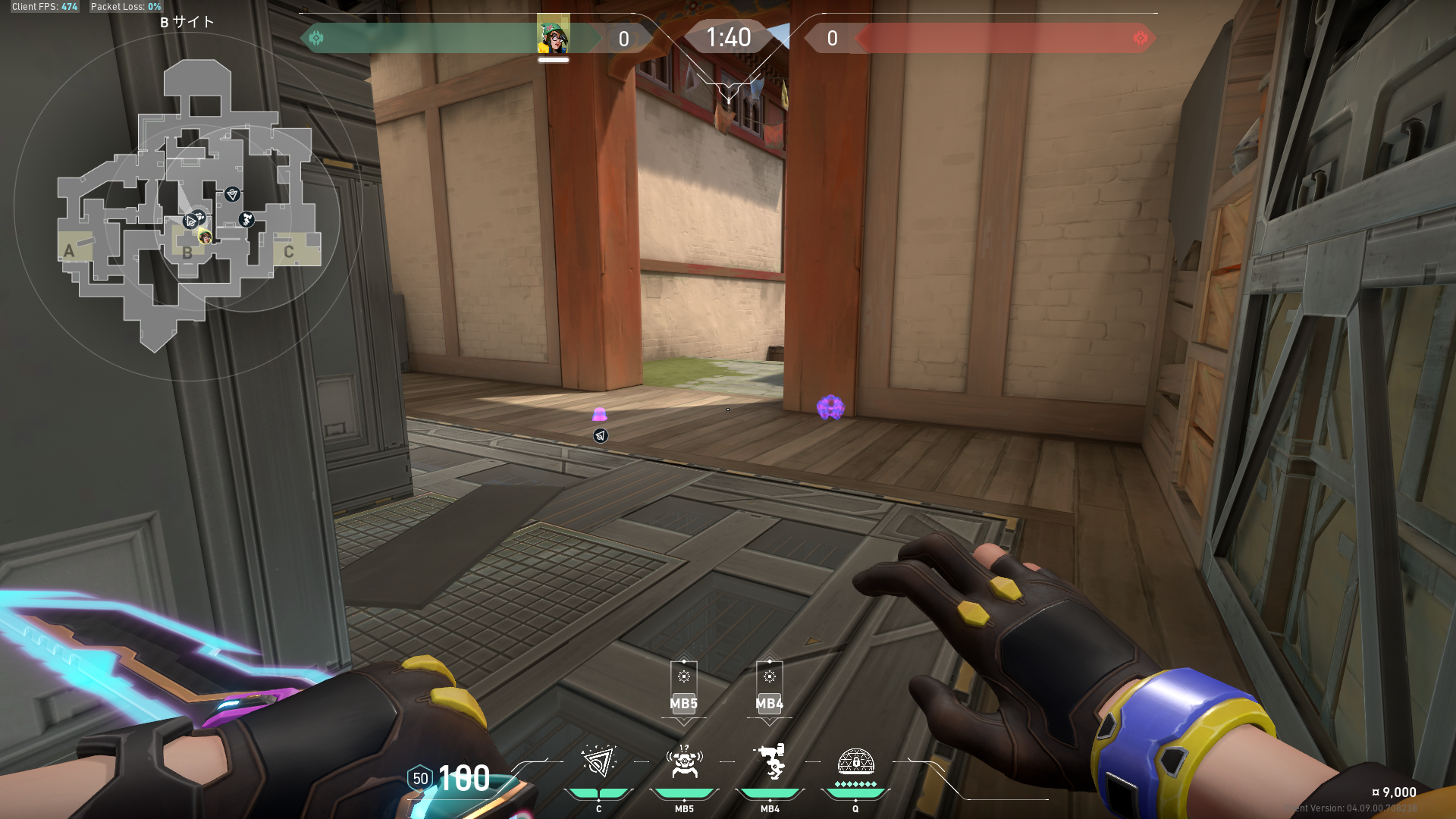The height and width of the screenshot is (819, 1456).
Task: Click the green team emblem in score bar
Action: coord(316,38)
